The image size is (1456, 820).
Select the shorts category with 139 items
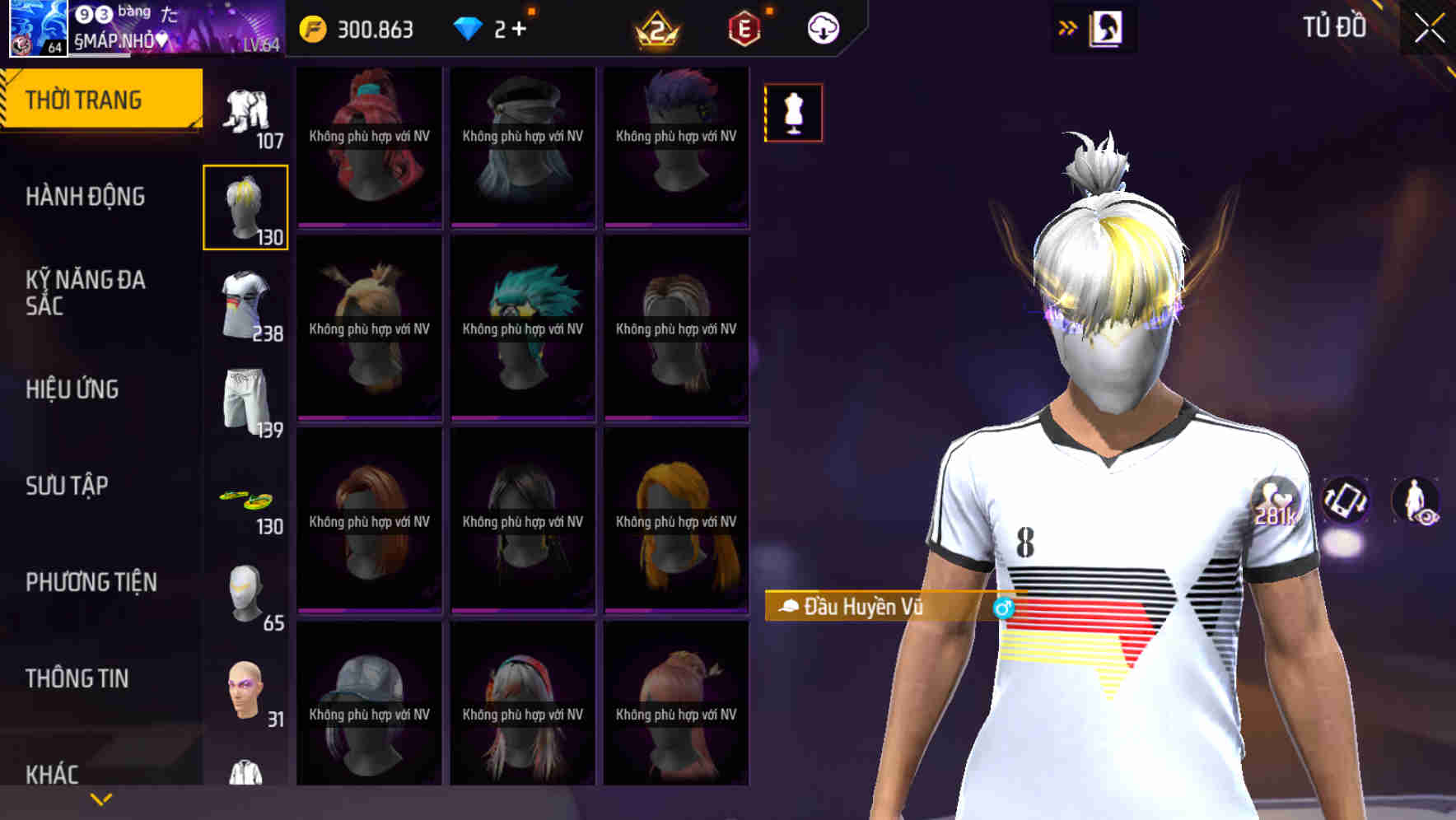[x=246, y=398]
